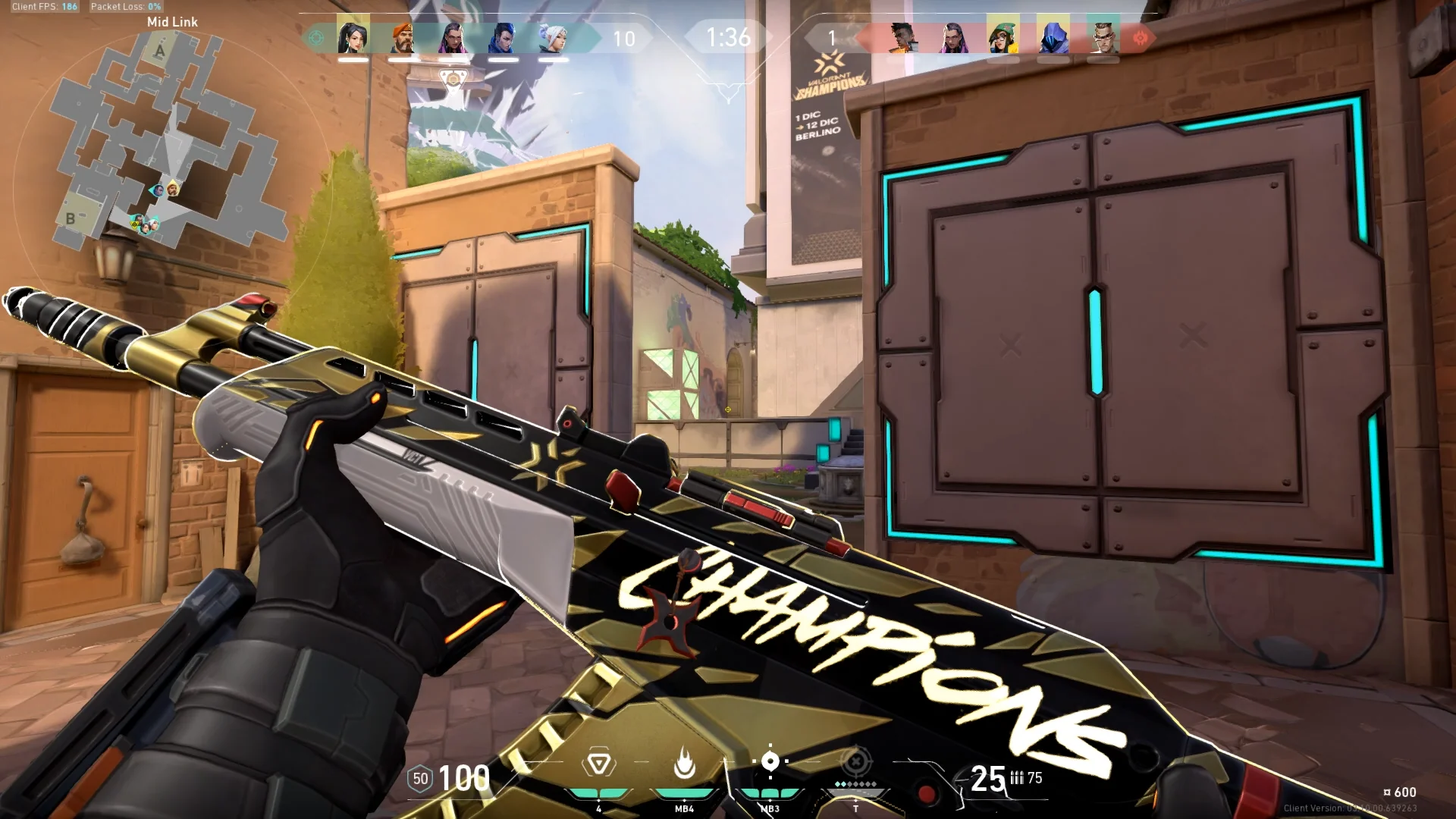
Task: Choose enemy Omen's hooded portrait
Action: pyautogui.click(x=1053, y=36)
